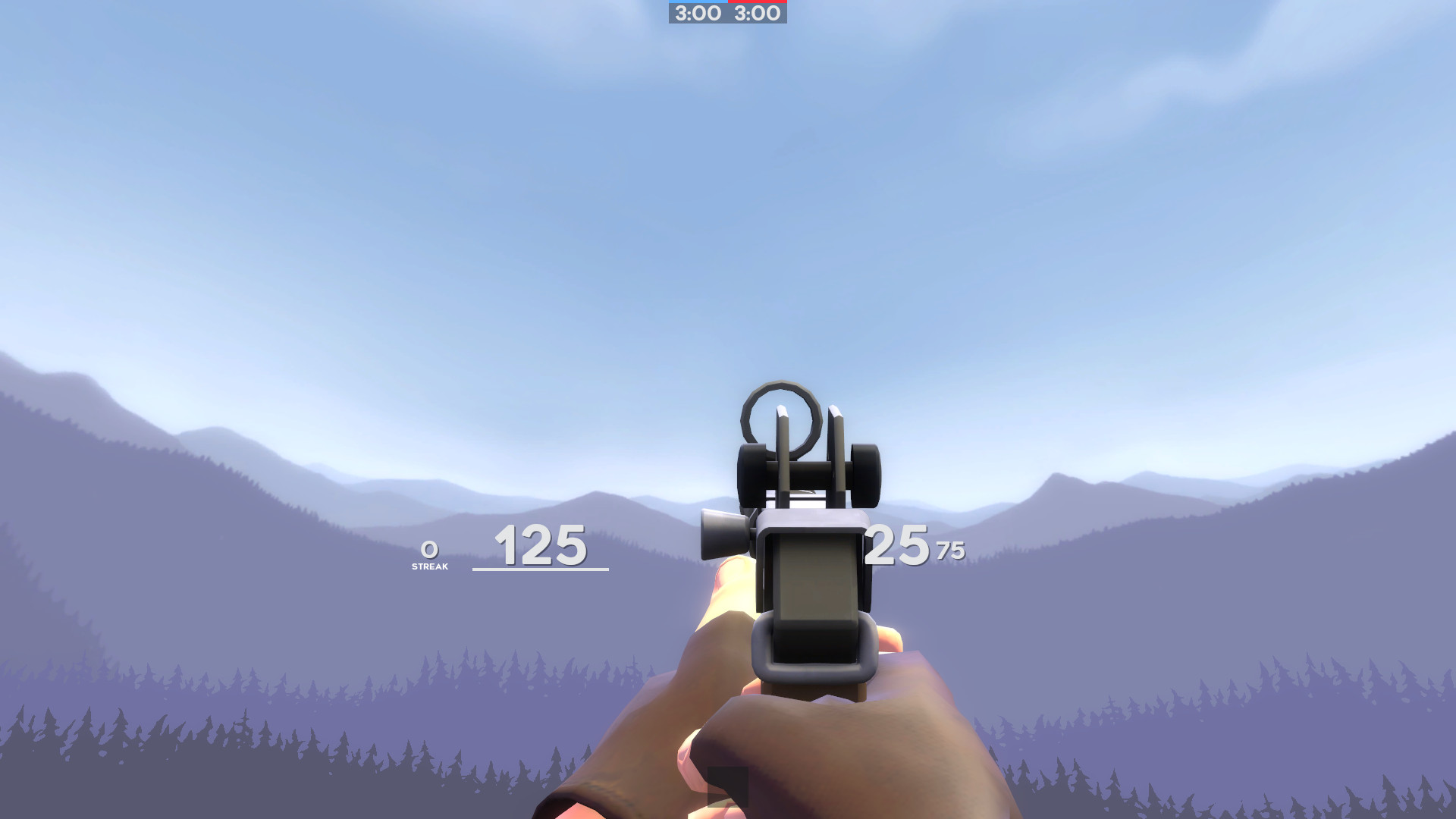Screen dimensions: 1456x819
Task: Toggle the red team timer showing 3:00
Action: [757, 13]
